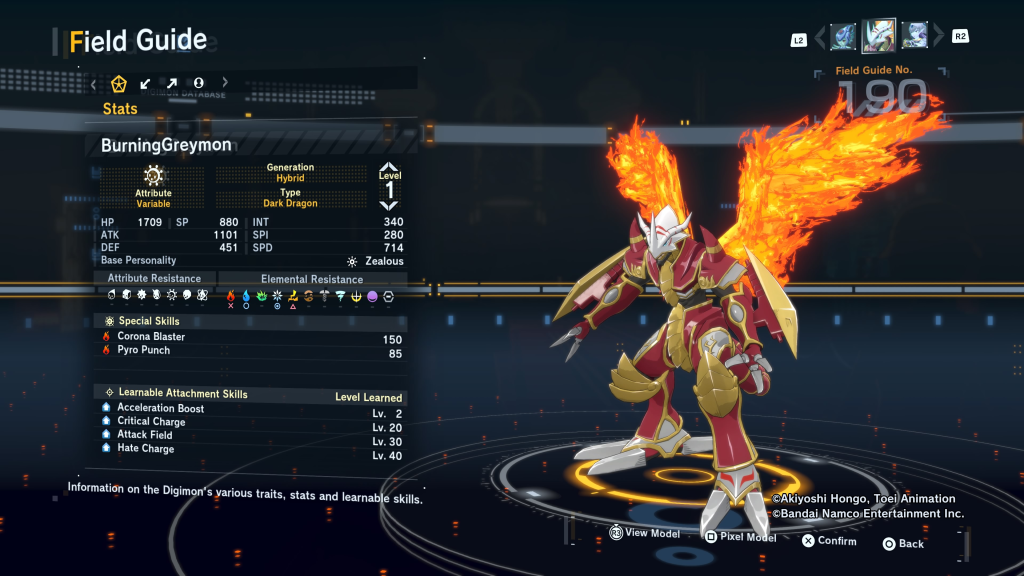Switch to the up-right arrow tab

click(x=172, y=83)
